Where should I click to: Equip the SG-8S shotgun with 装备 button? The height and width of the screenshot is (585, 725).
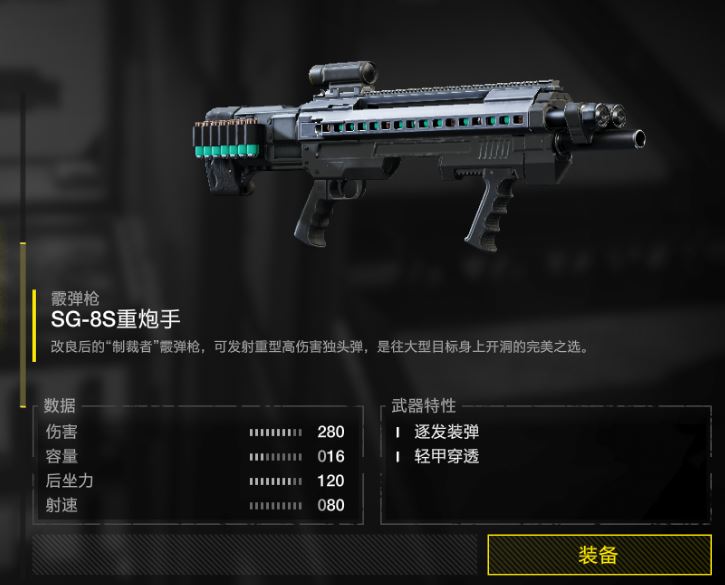pos(598,555)
